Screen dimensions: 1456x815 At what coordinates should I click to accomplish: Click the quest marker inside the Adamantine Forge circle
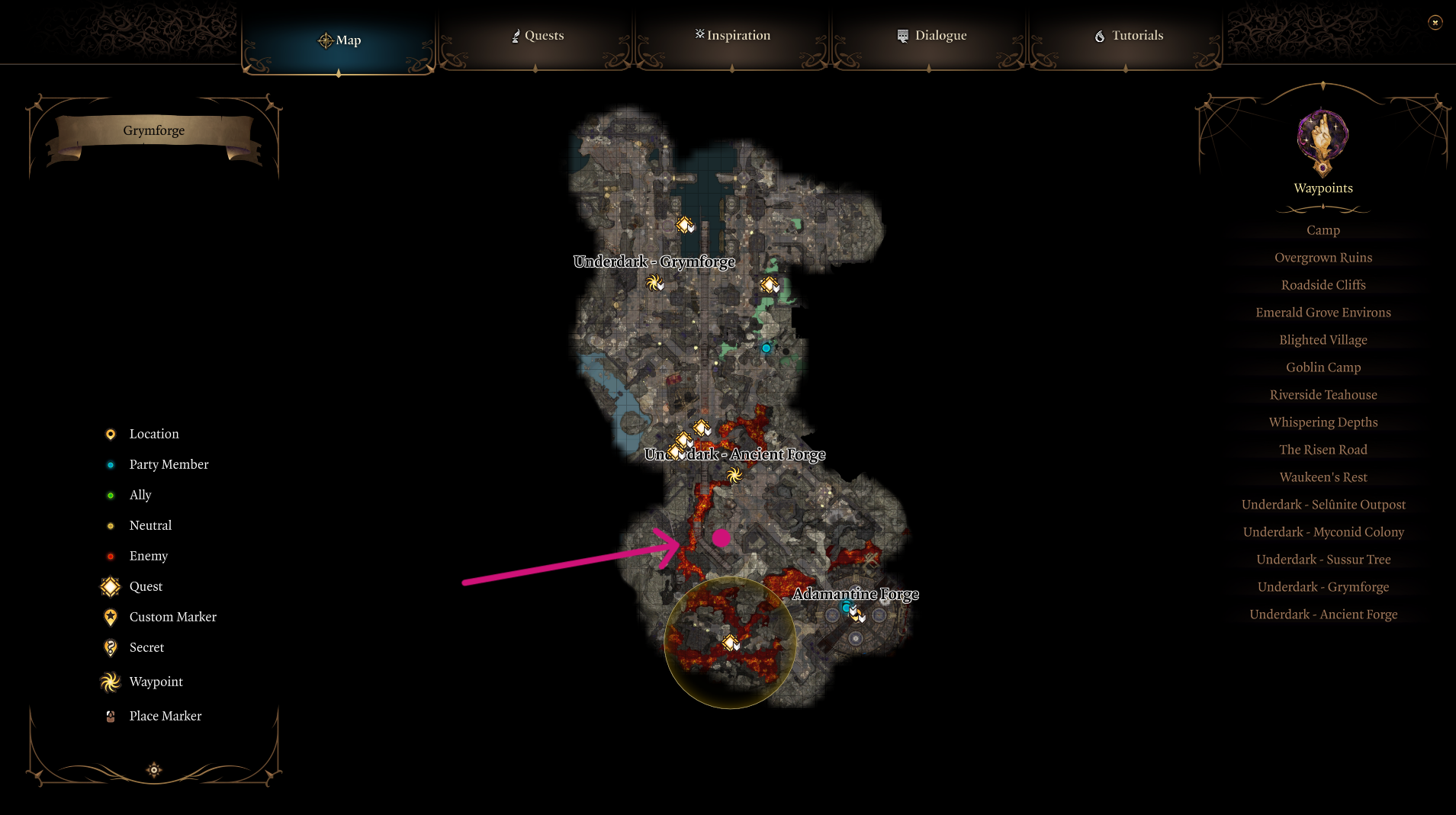730,641
